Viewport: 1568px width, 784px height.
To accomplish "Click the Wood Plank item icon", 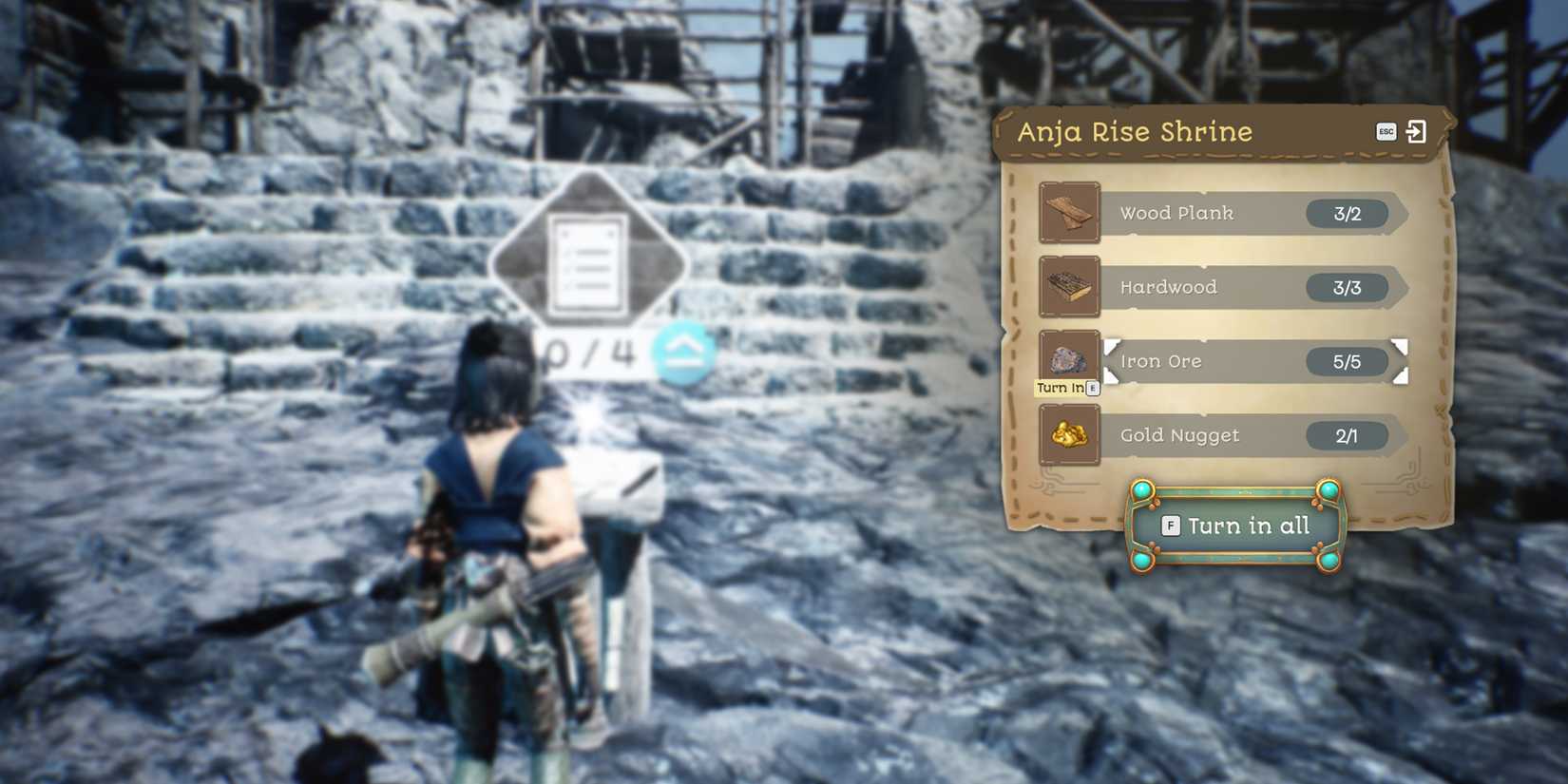I will tap(1069, 213).
